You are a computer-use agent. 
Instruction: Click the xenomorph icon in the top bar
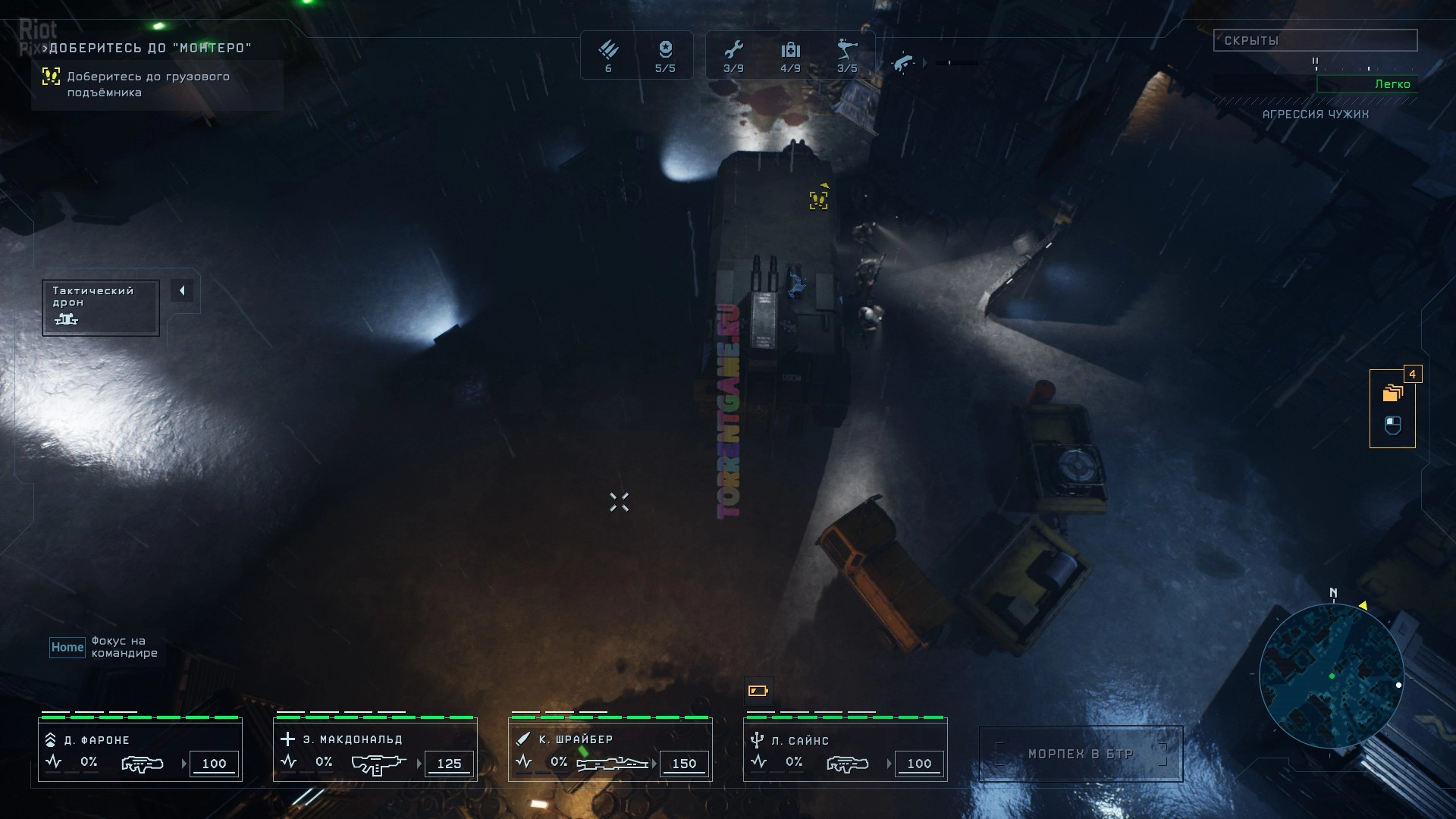point(902,63)
